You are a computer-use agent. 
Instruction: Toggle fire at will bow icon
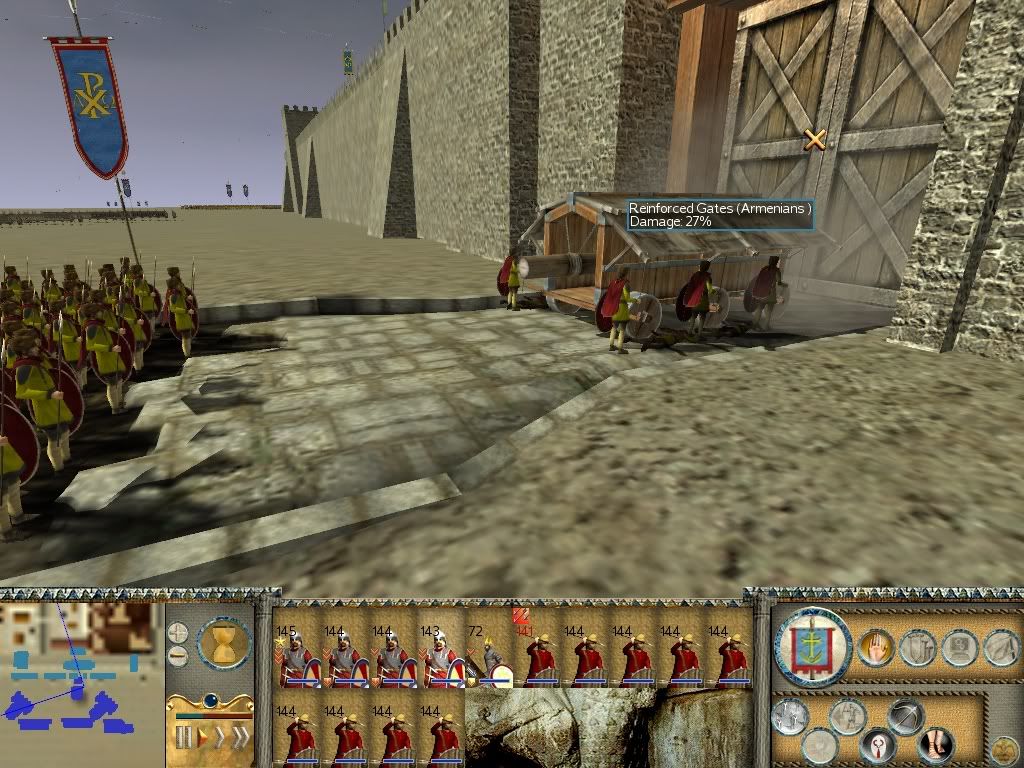pos(905,718)
